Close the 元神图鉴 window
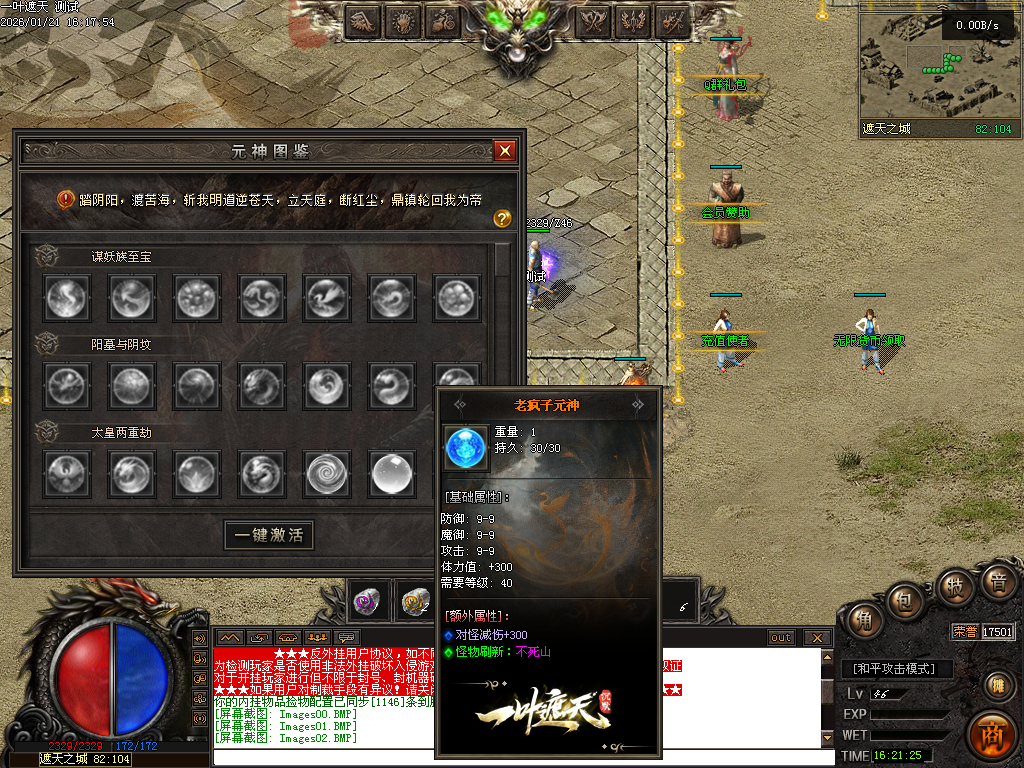The image size is (1024, 768). [505, 151]
